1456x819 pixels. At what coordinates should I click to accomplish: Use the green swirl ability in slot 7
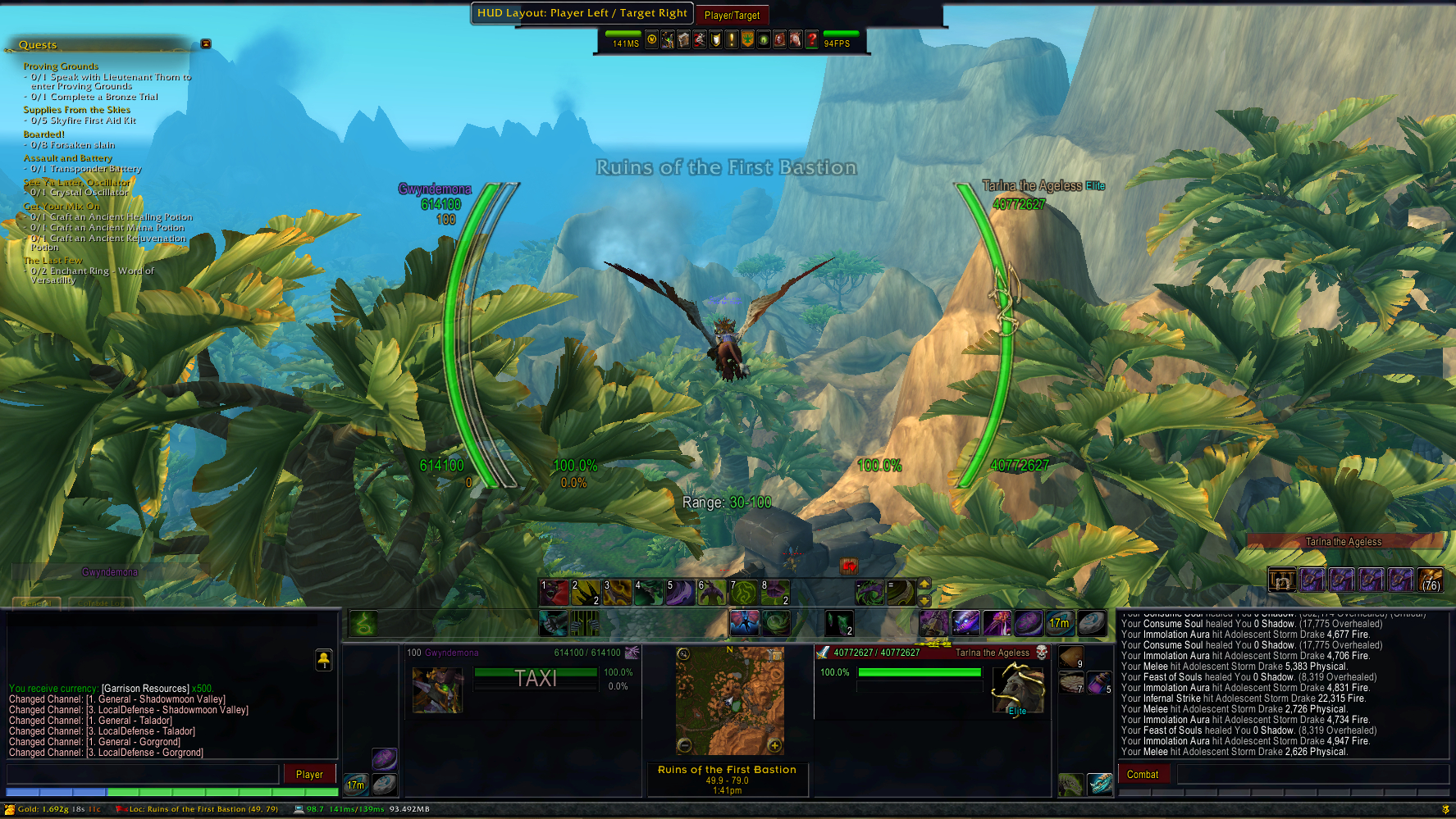[x=743, y=592]
